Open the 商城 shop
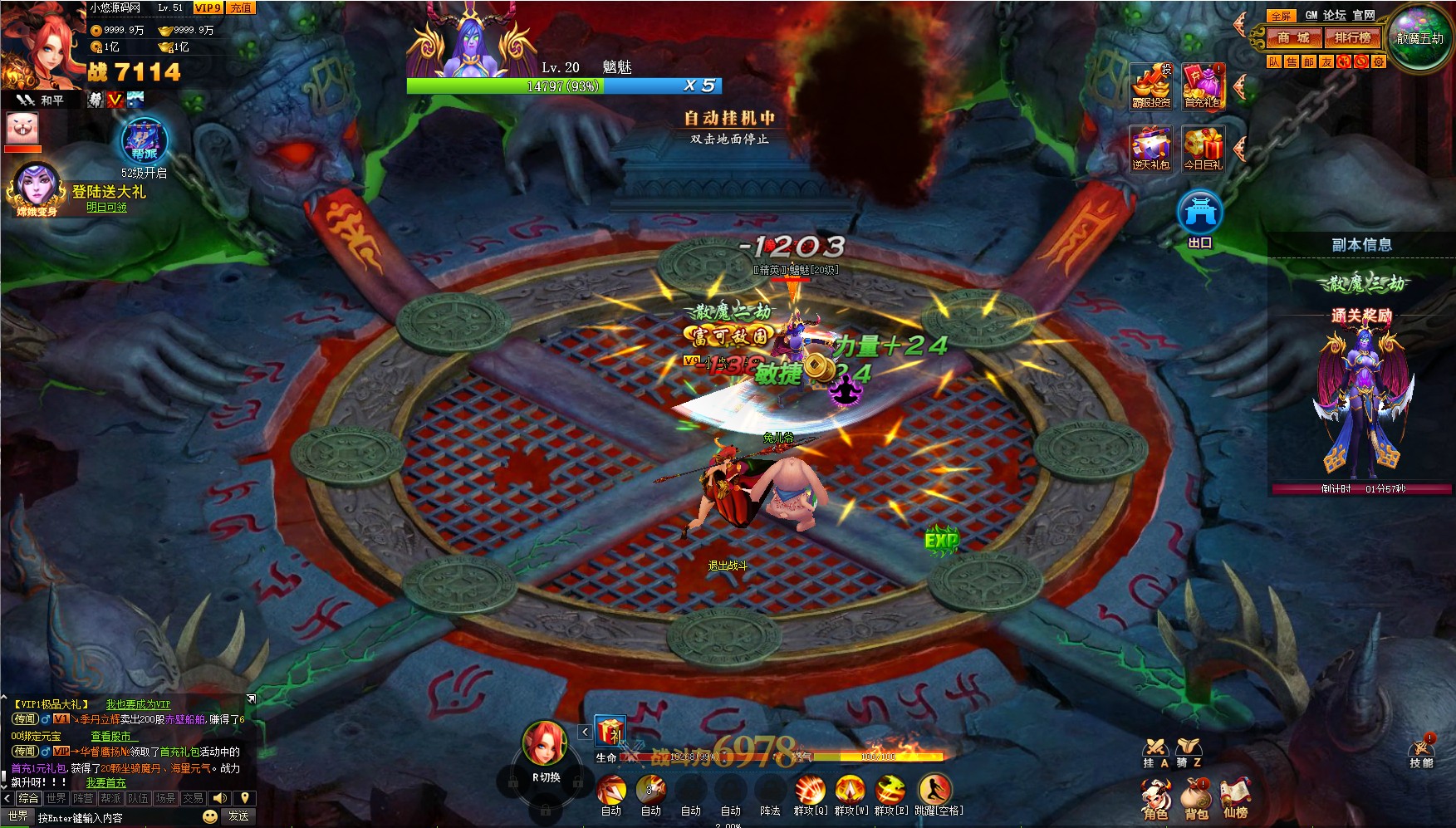1456x828 pixels. (x=1293, y=37)
